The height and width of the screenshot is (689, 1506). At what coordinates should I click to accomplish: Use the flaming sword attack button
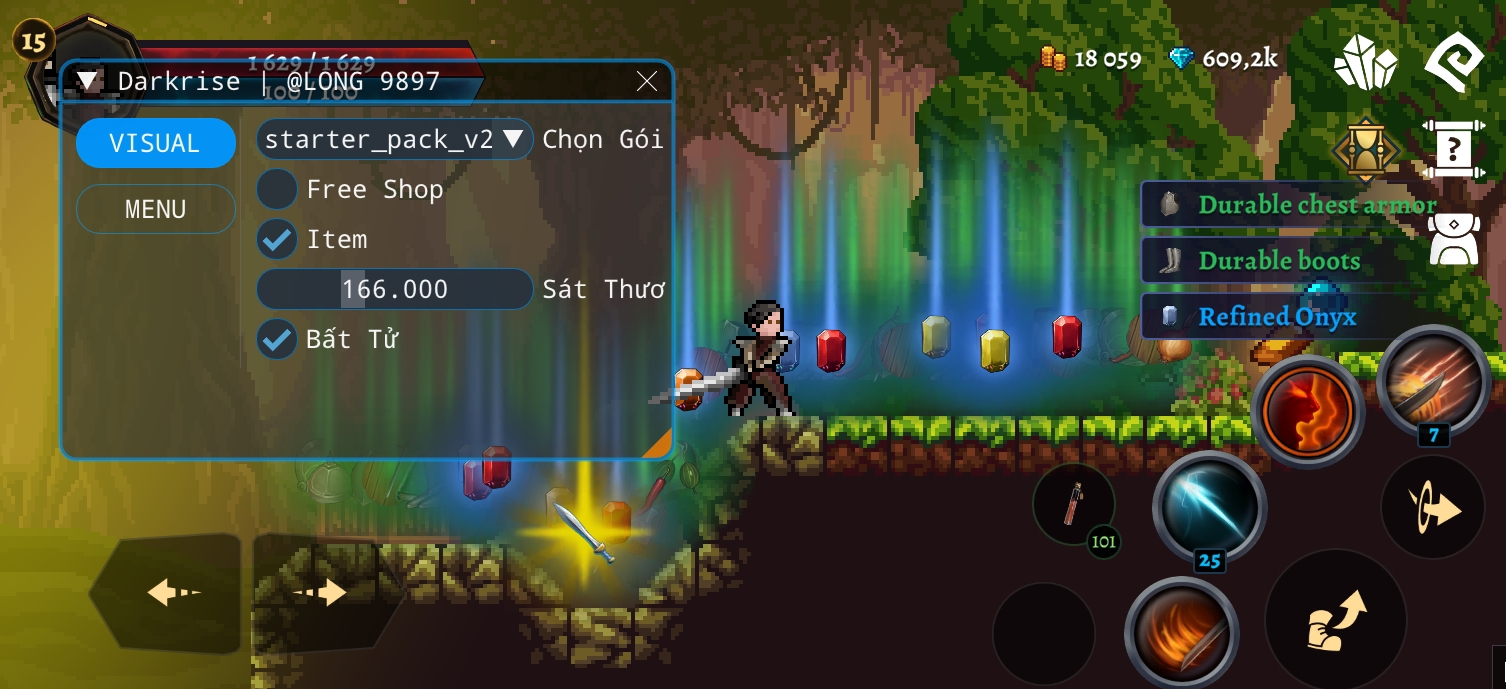tap(1181, 632)
